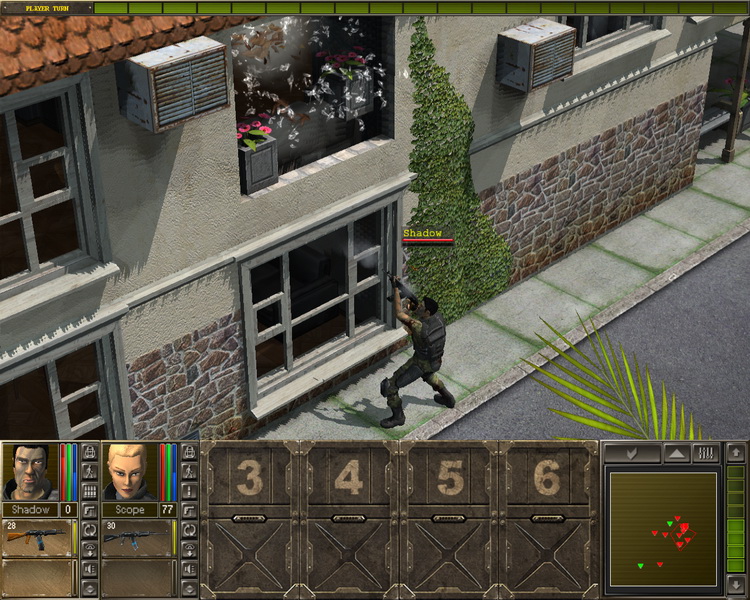Viewport: 750px width, 600px height.
Task: Click the triangle button above the minimap
Action: pos(675,453)
